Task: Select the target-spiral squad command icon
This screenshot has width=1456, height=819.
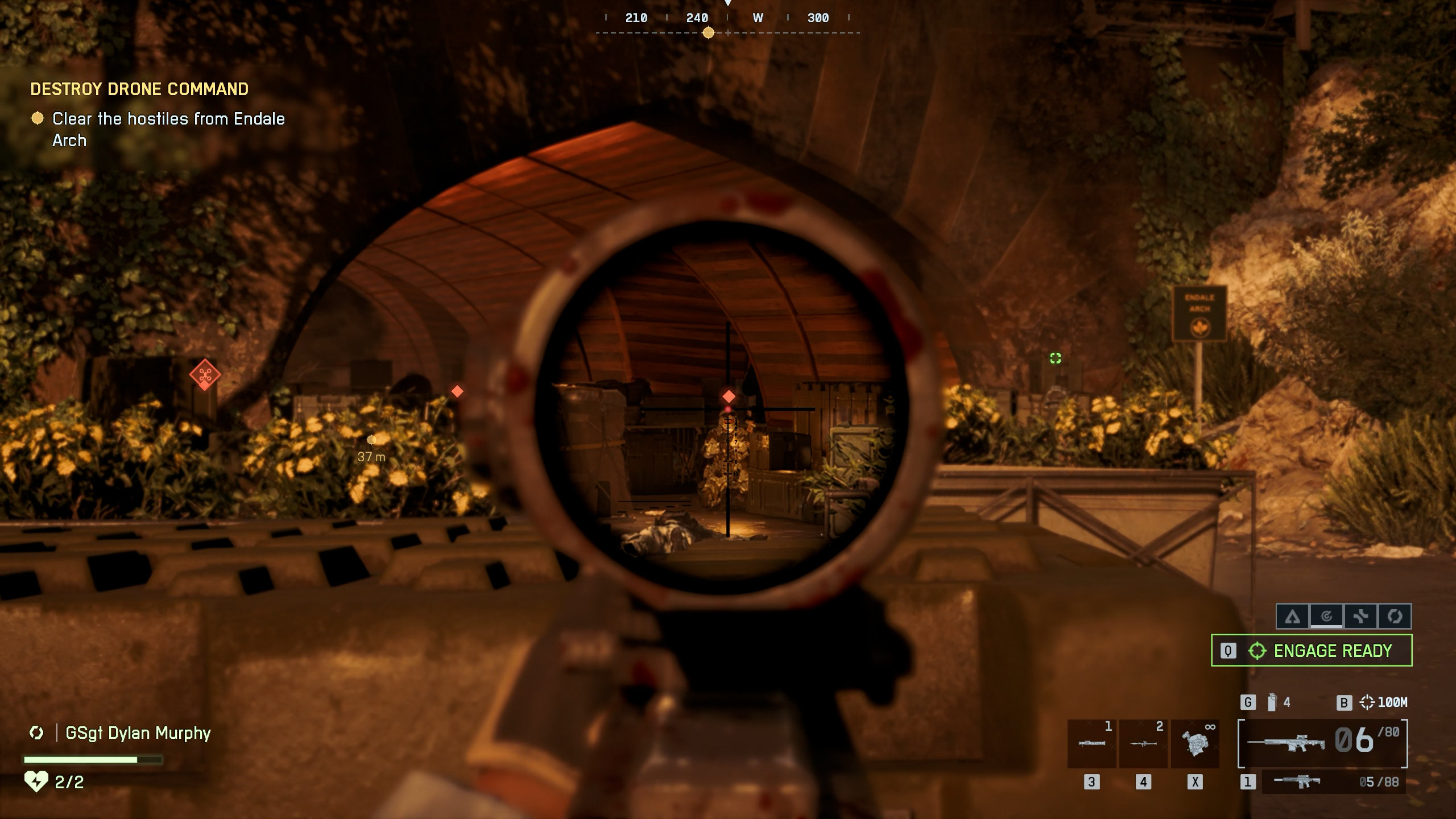Action: coord(1326,617)
